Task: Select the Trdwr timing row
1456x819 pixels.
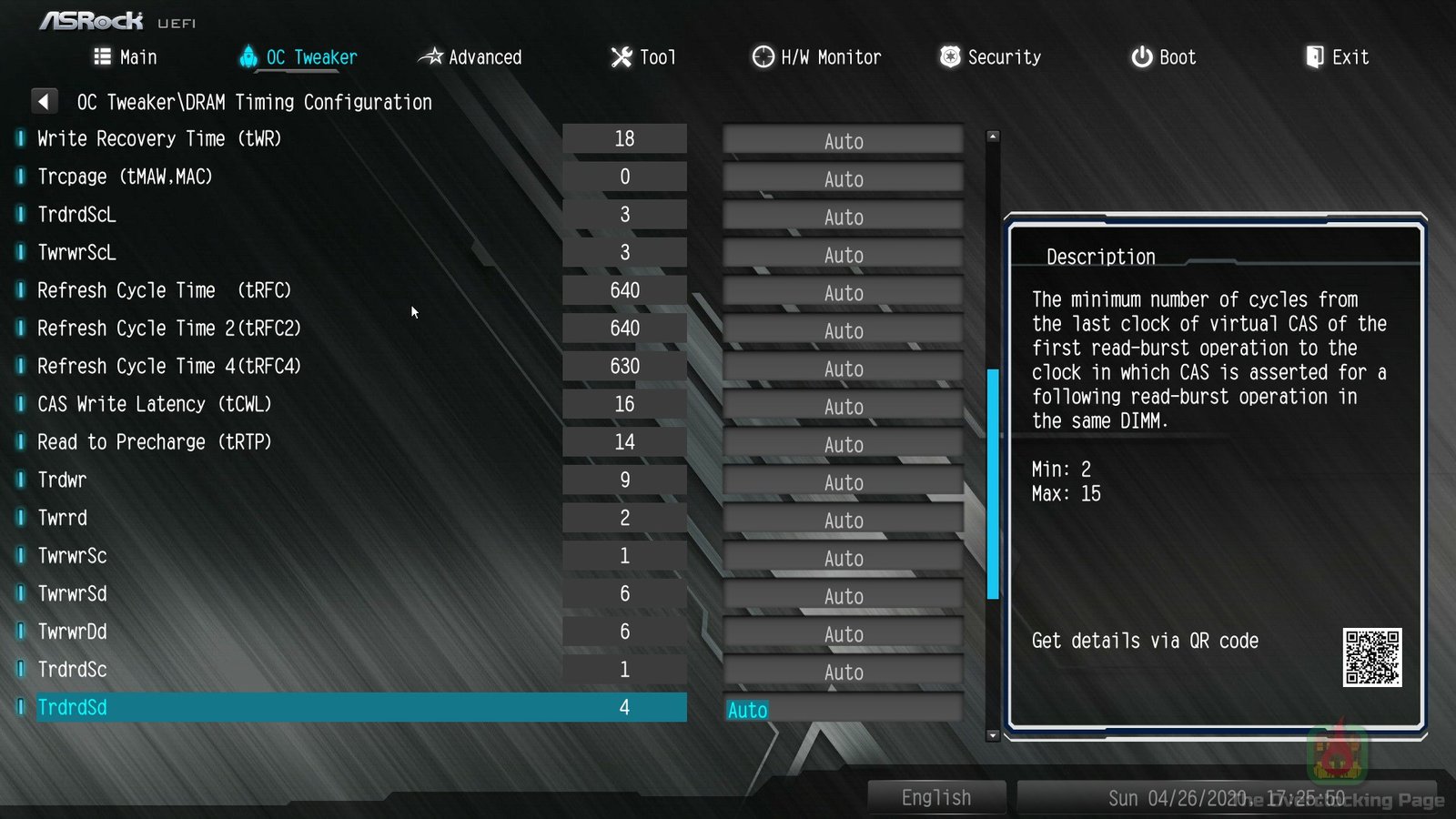Action: pos(62,480)
